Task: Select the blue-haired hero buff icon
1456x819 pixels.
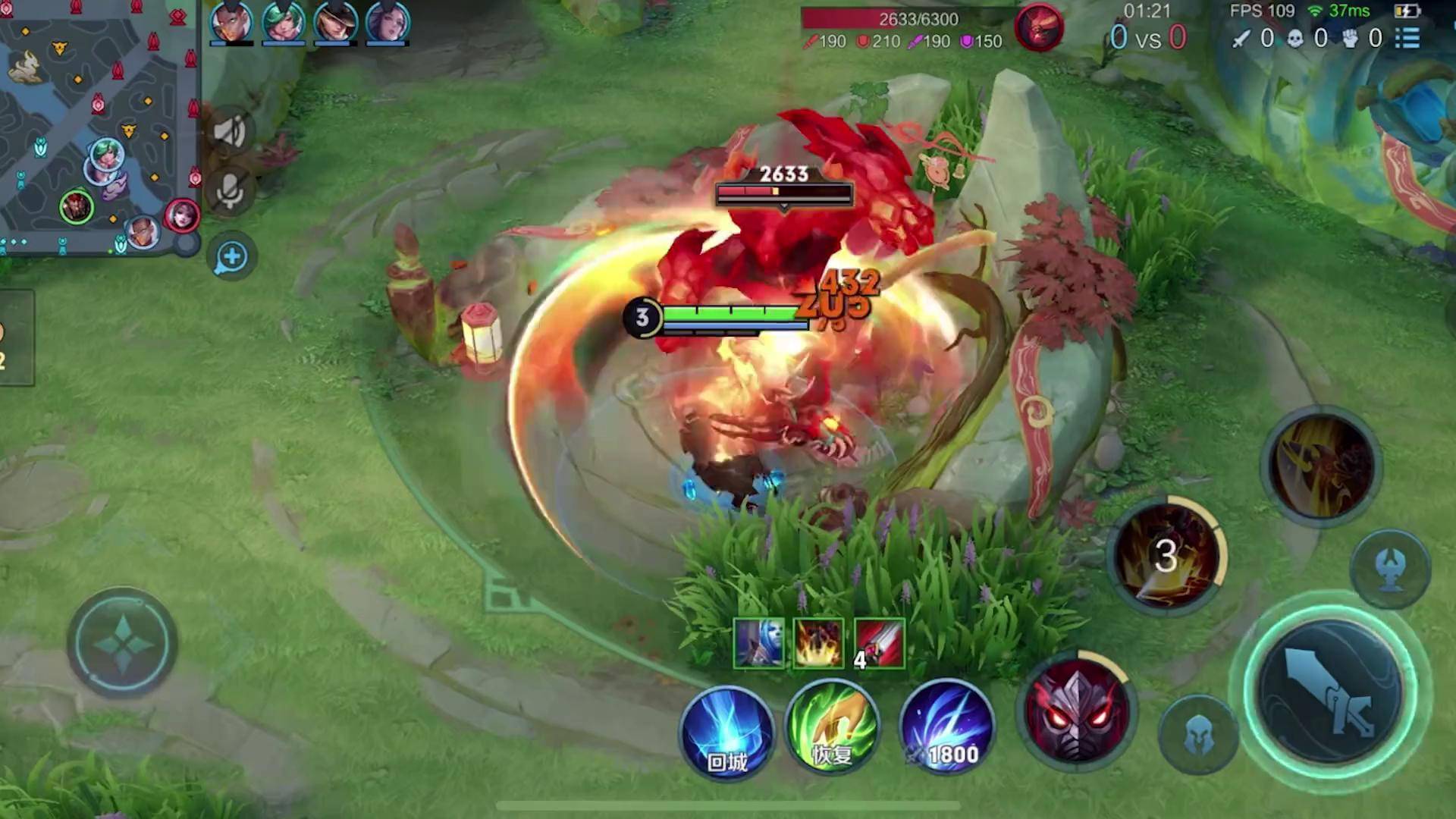Action: [x=759, y=644]
